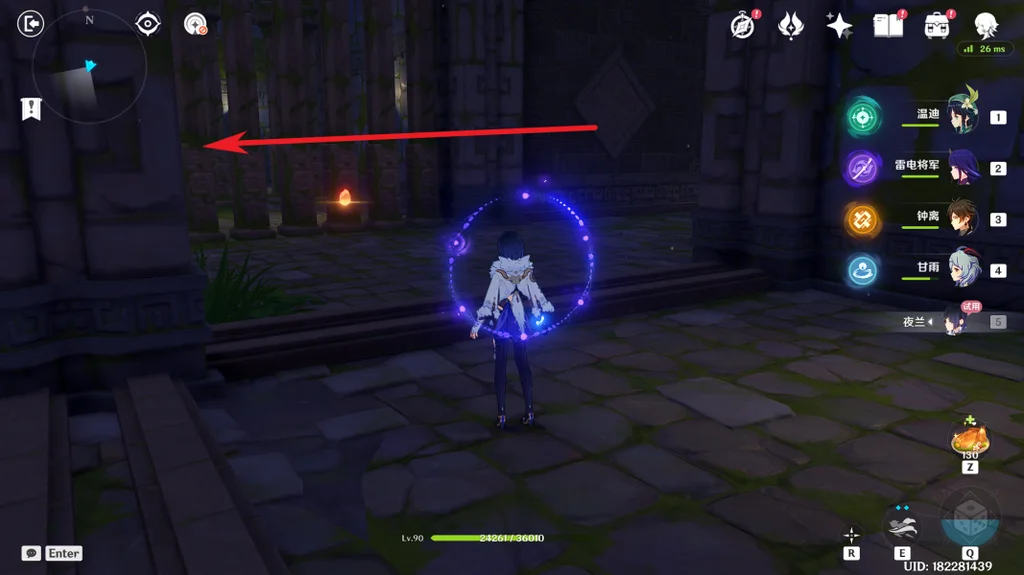Click the radar icon with the orange badge
The height and width of the screenshot is (575, 1024).
click(195, 24)
